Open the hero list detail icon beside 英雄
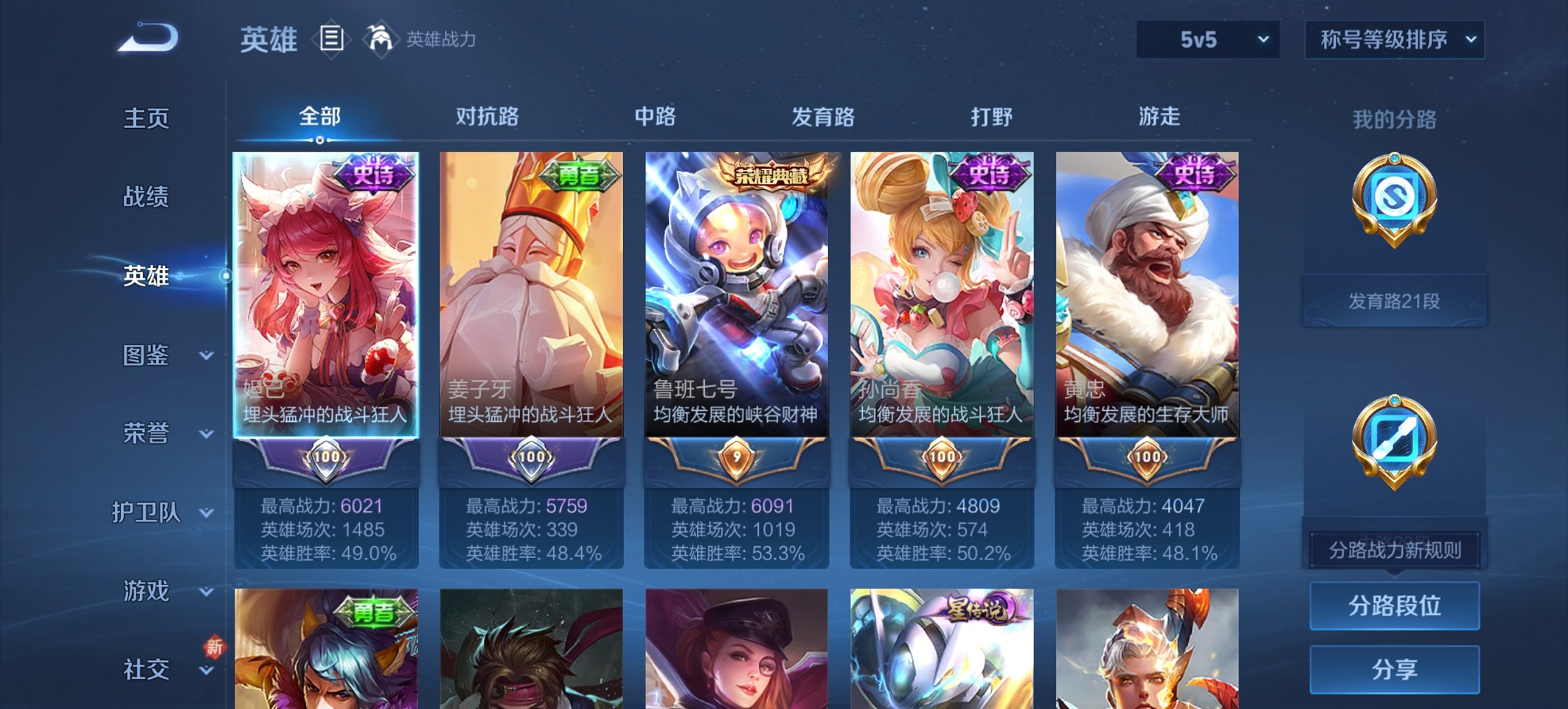This screenshot has width=1568, height=709. [331, 40]
